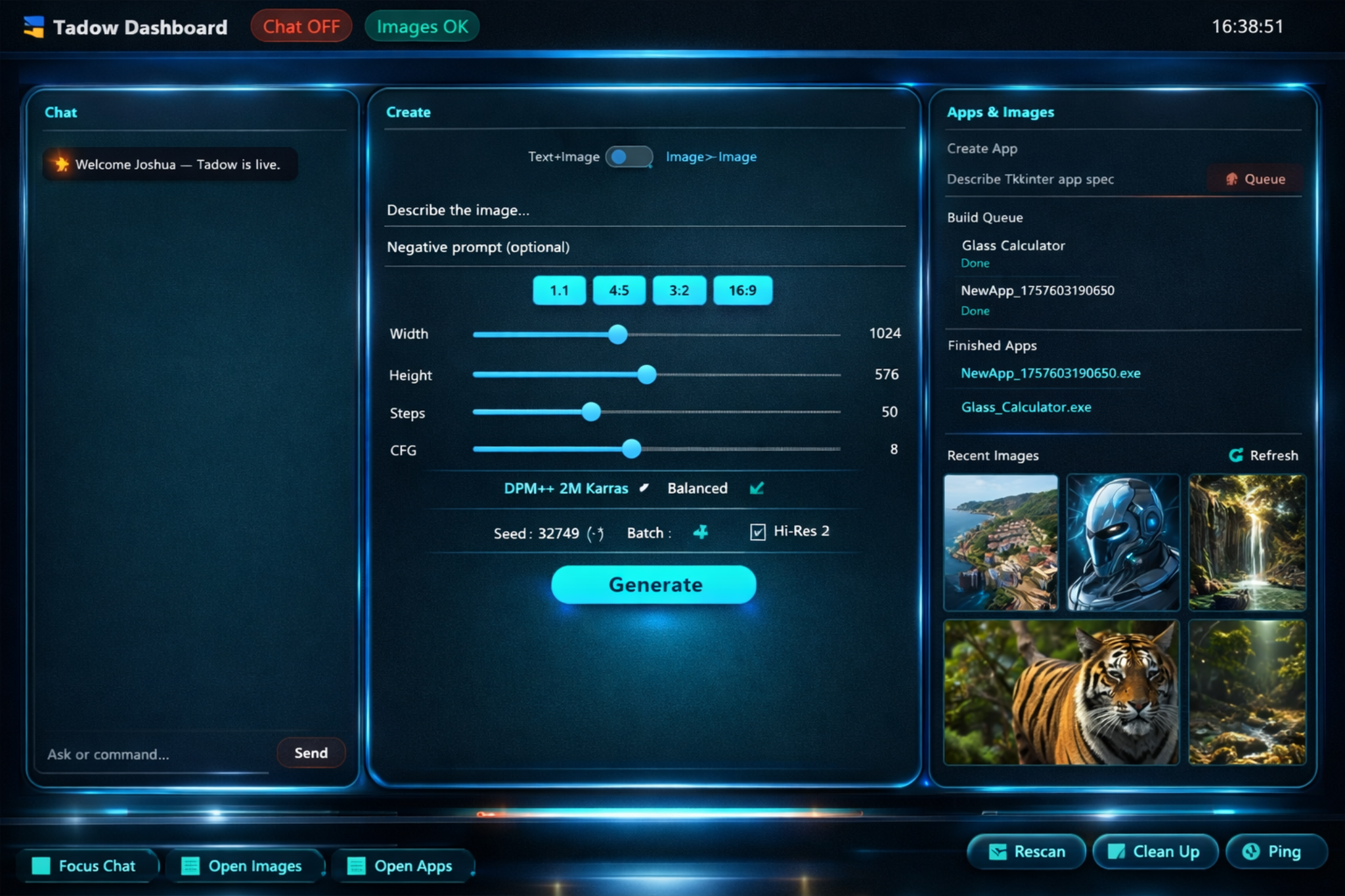Click the pencil icon next to DPM++ 2M Karras
The image size is (1345, 896).
(644, 488)
